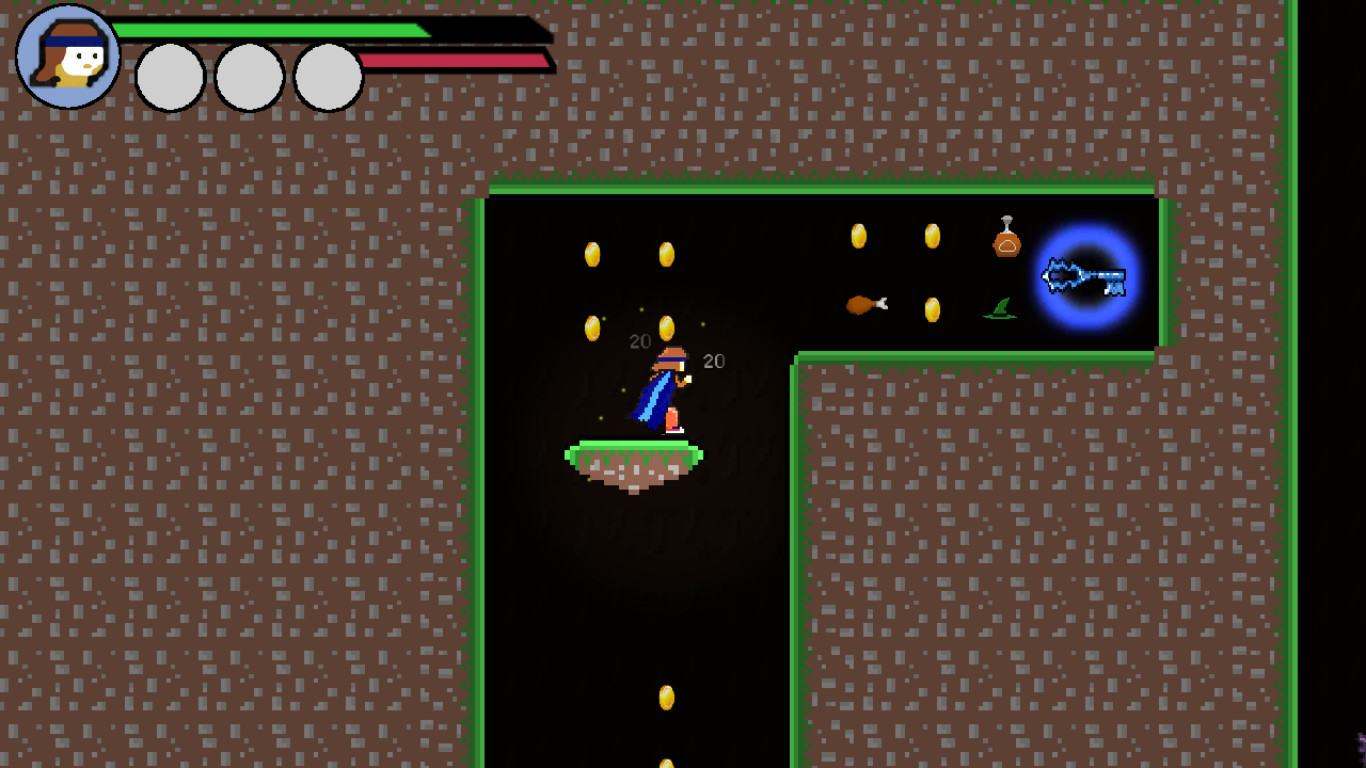Collect the green wizard hat
This screenshot has width=1366, height=768.
pyautogui.click(x=1000, y=307)
